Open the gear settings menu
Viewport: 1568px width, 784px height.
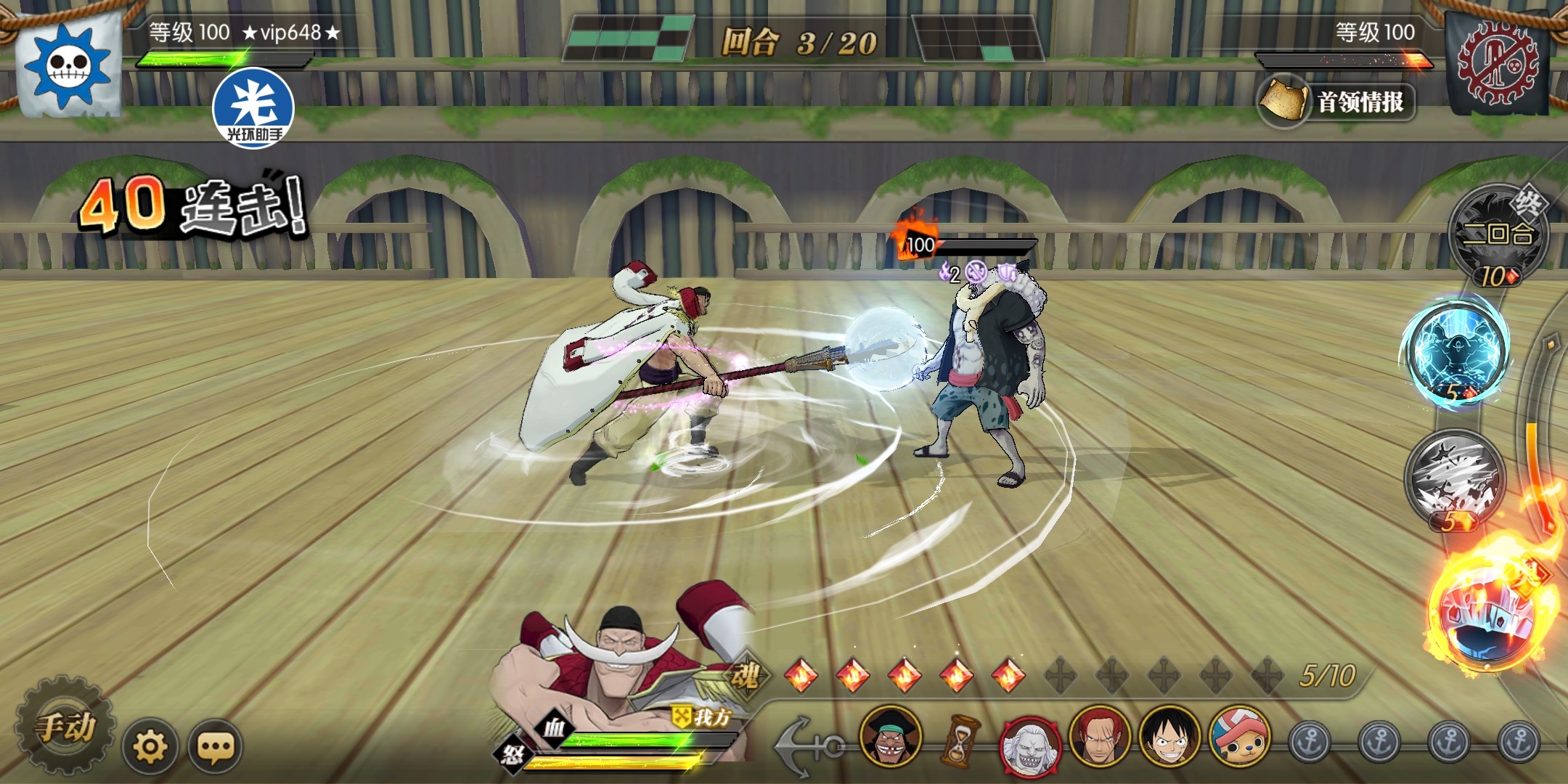point(150,746)
